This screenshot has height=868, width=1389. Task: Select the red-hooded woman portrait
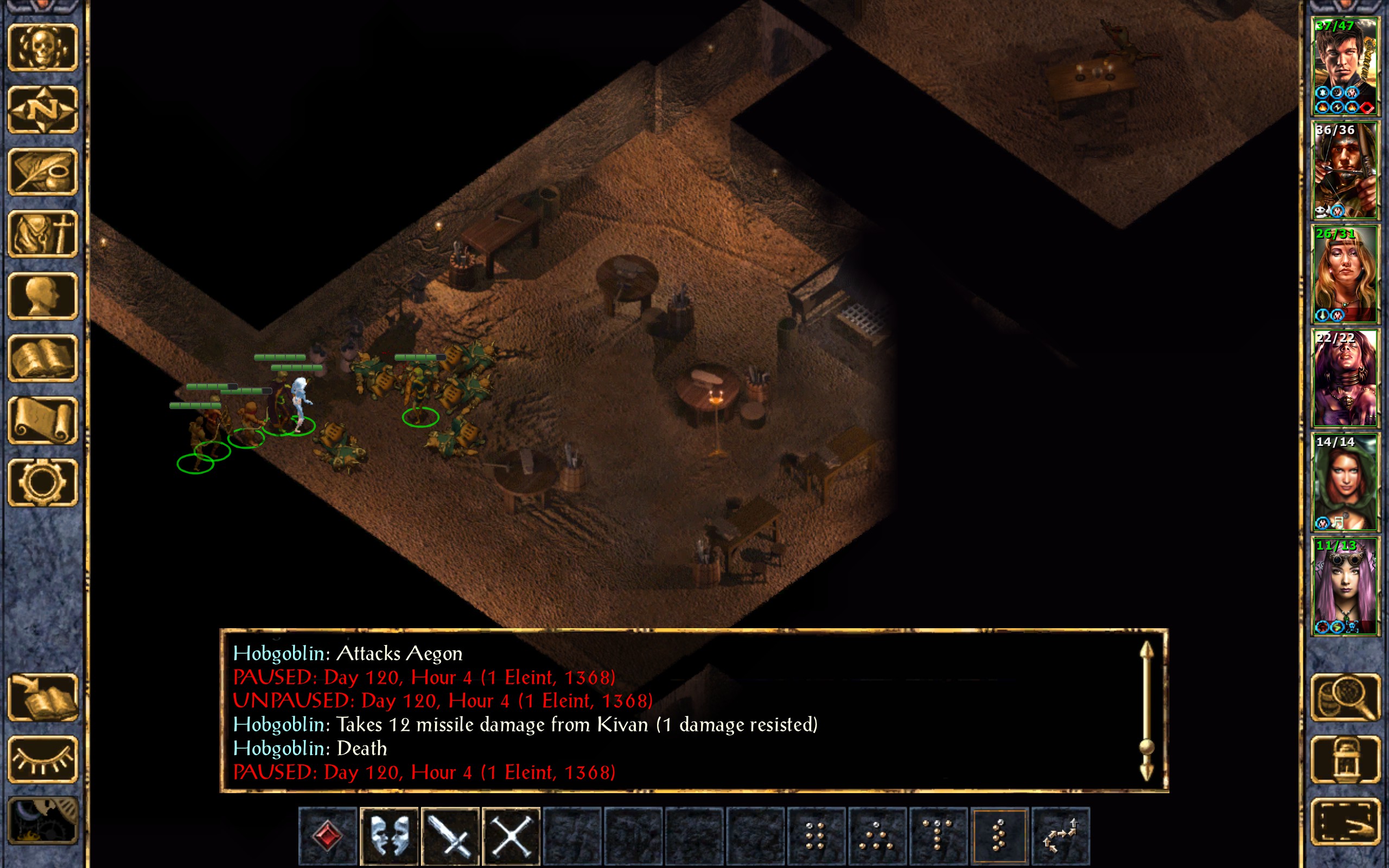1345,482
